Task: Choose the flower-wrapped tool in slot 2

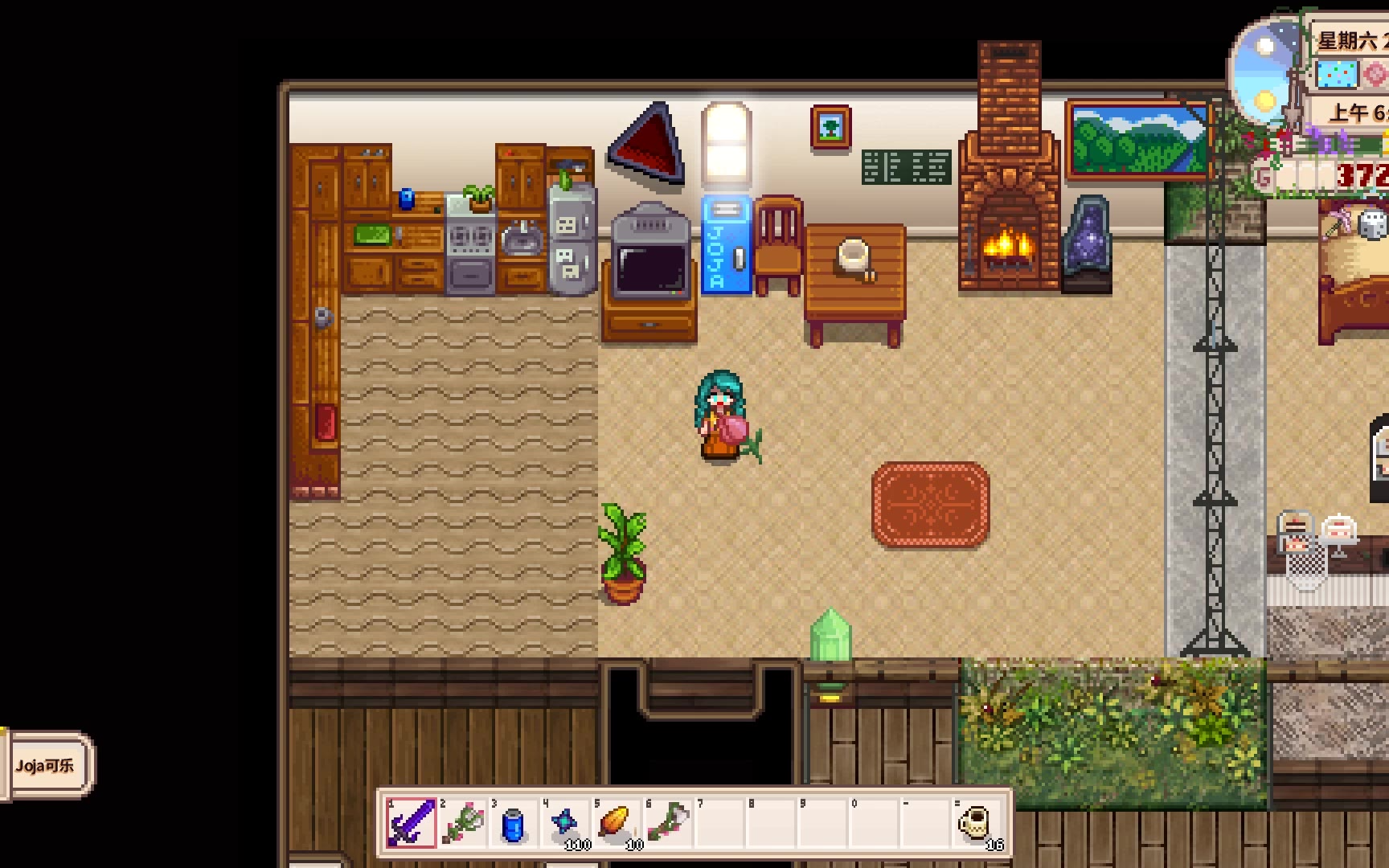Action: (x=463, y=823)
